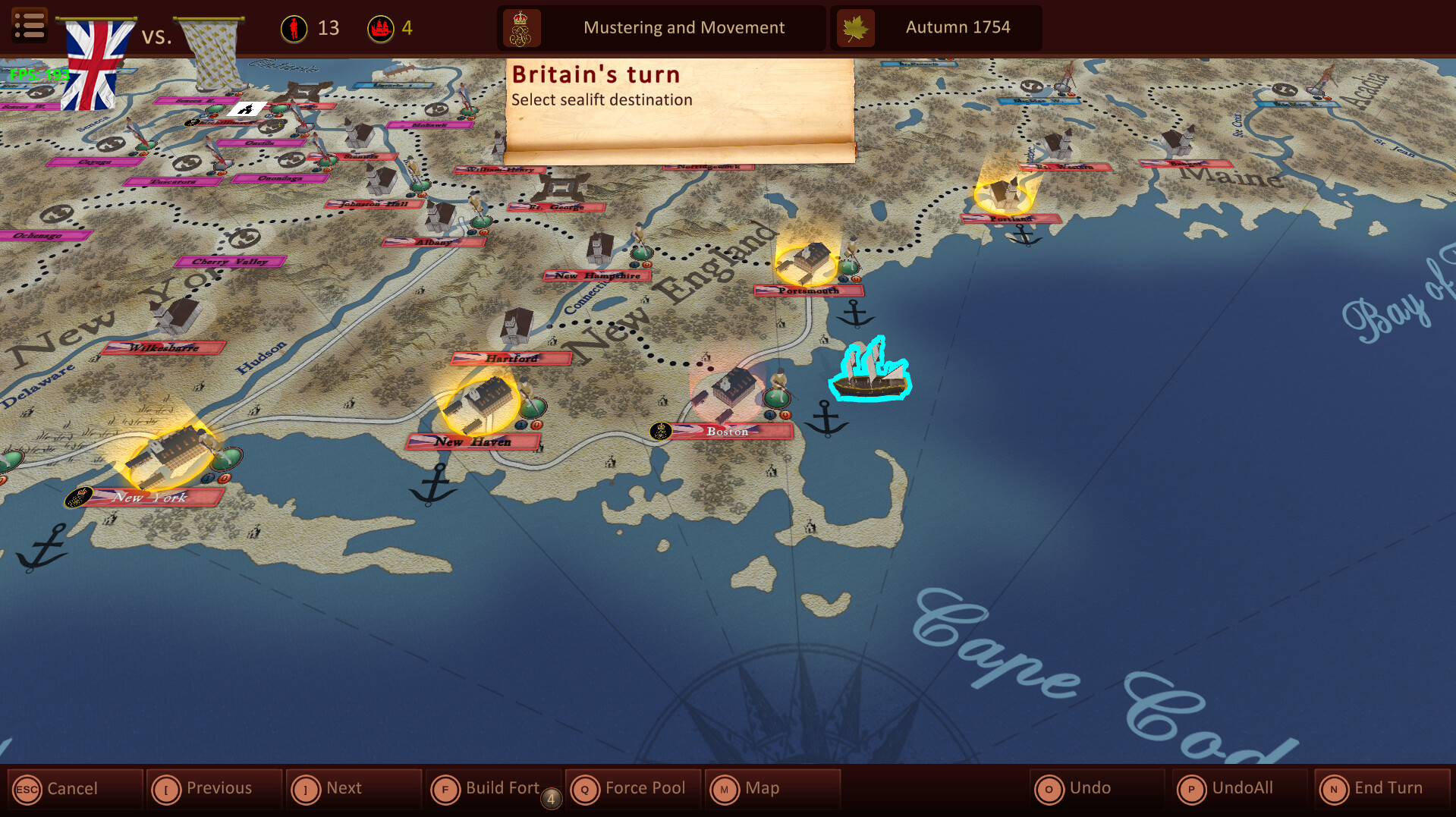Click the red soldier icon showing 13 troops
The width and height of the screenshot is (1456, 817).
click(x=294, y=27)
